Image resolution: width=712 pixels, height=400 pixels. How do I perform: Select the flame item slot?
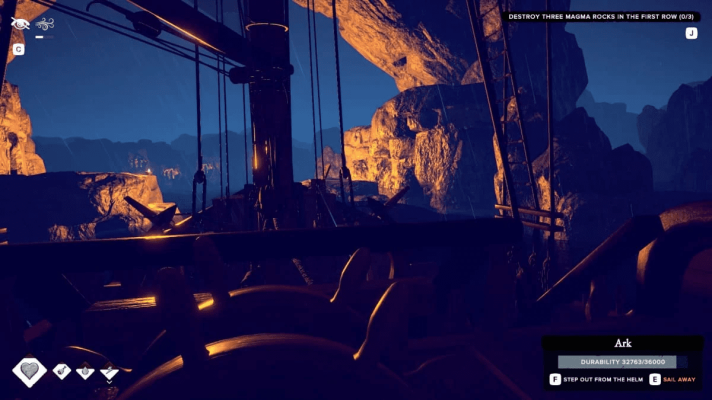tap(86, 371)
